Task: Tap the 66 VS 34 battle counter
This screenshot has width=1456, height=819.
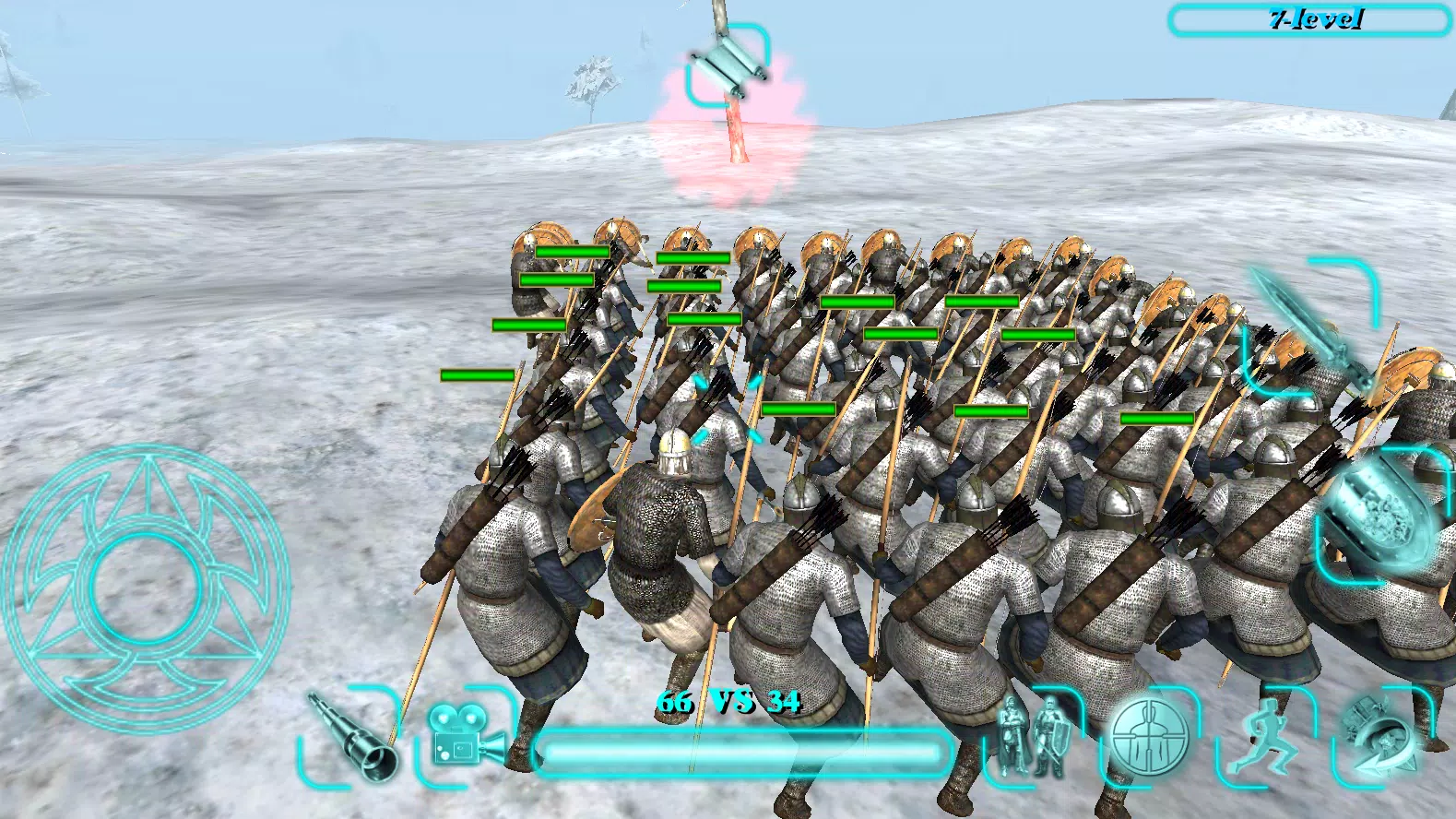Action: [728, 701]
